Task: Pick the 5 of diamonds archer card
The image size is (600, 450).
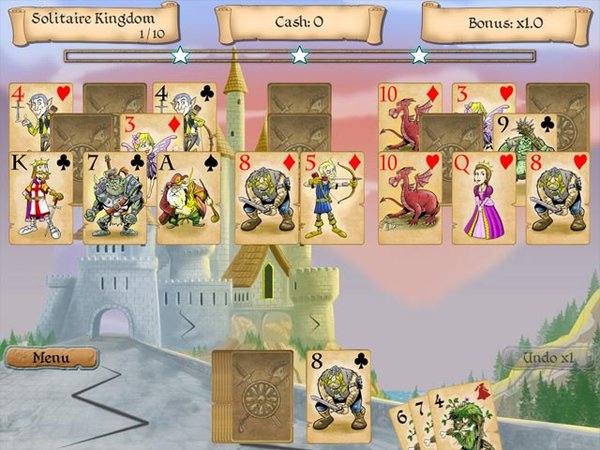Action: pyautogui.click(x=332, y=198)
